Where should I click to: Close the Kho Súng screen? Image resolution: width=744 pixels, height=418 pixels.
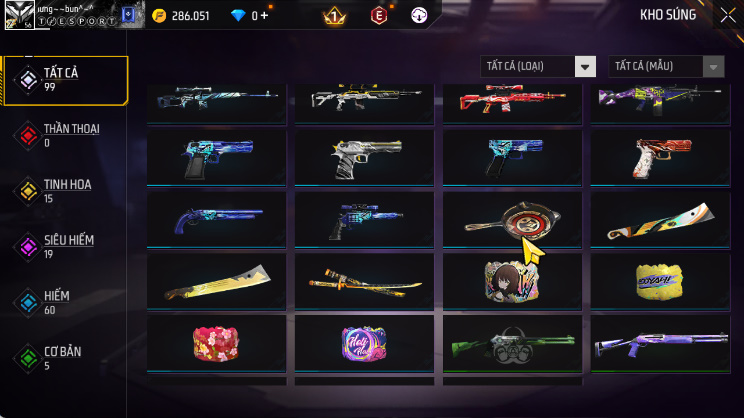pyautogui.click(x=727, y=15)
